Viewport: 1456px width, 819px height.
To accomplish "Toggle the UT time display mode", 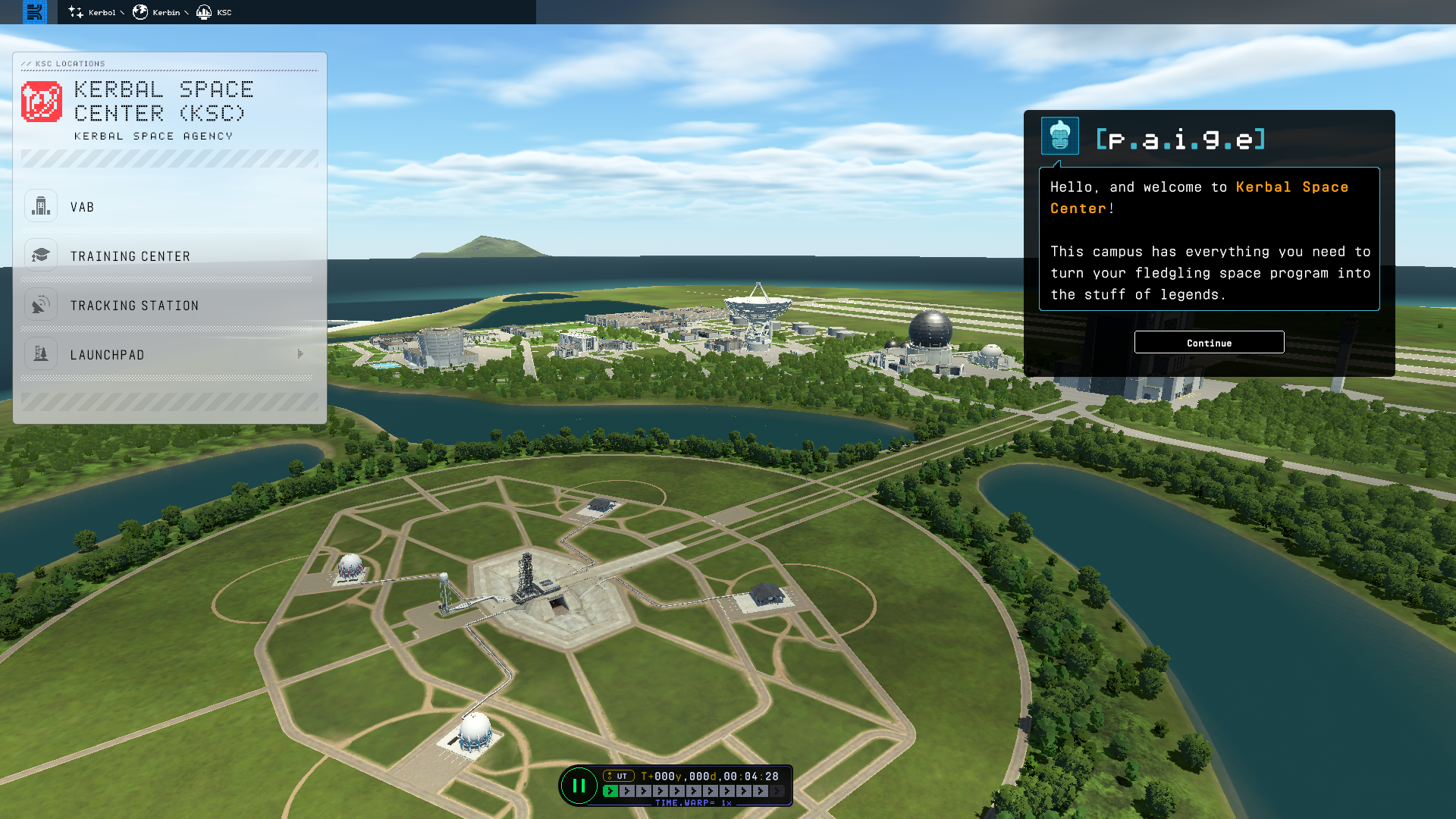I will (619, 776).
